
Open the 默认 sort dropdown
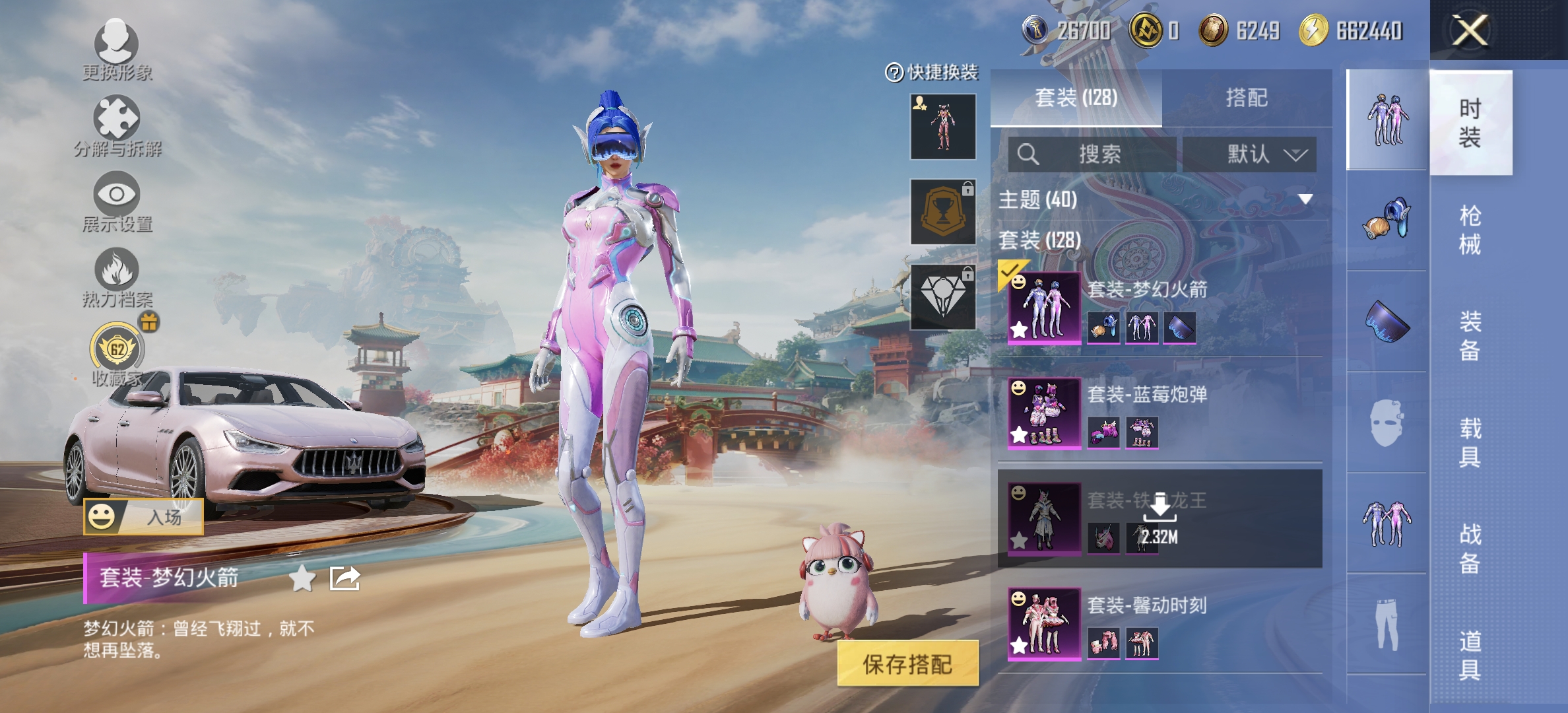pos(1249,154)
